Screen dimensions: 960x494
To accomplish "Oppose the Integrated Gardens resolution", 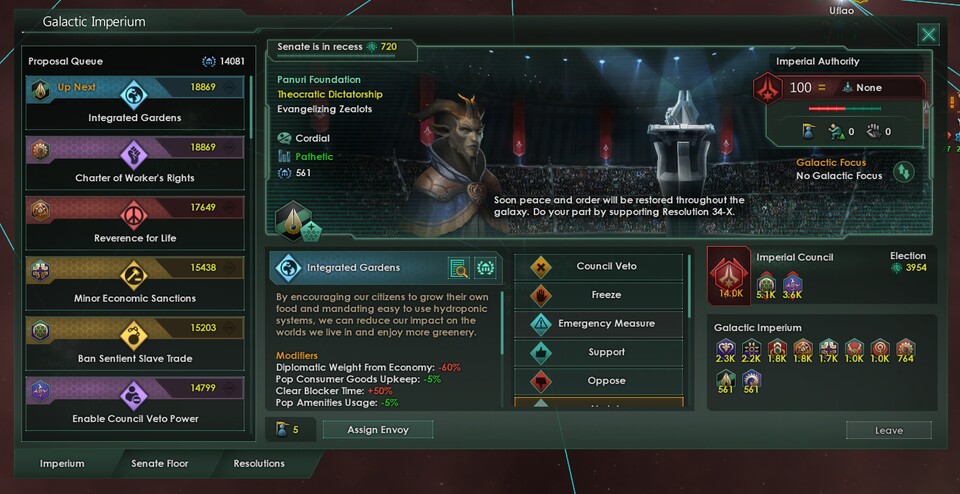I will pyautogui.click(x=600, y=381).
